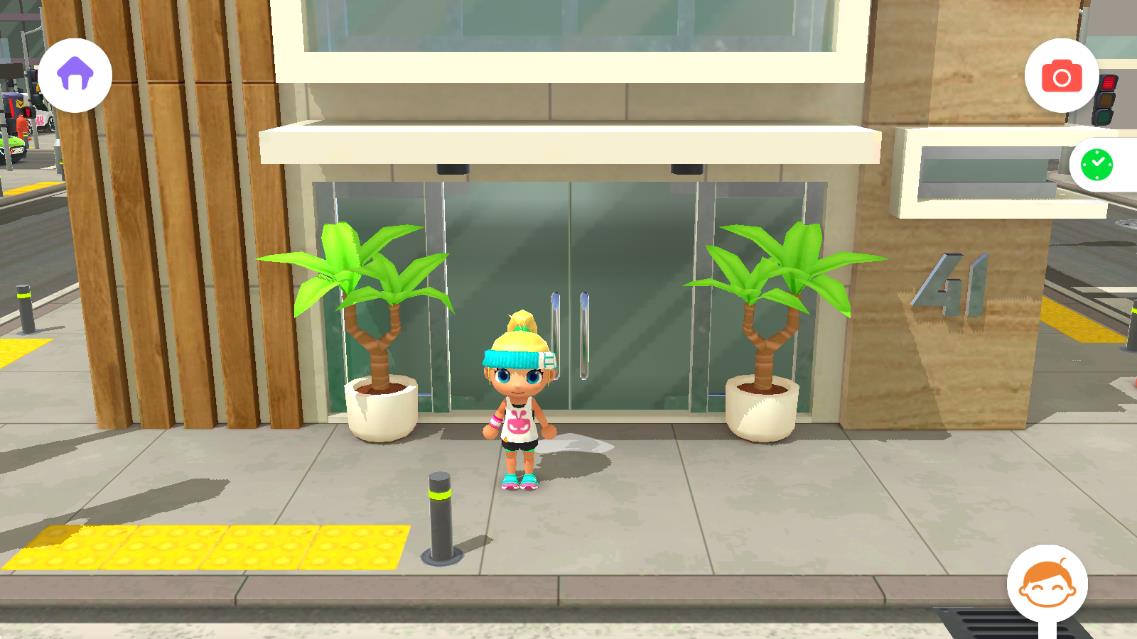The image size is (1137, 639).
Task: Open the green checkmark clock tab
Action: pos(1098,164)
